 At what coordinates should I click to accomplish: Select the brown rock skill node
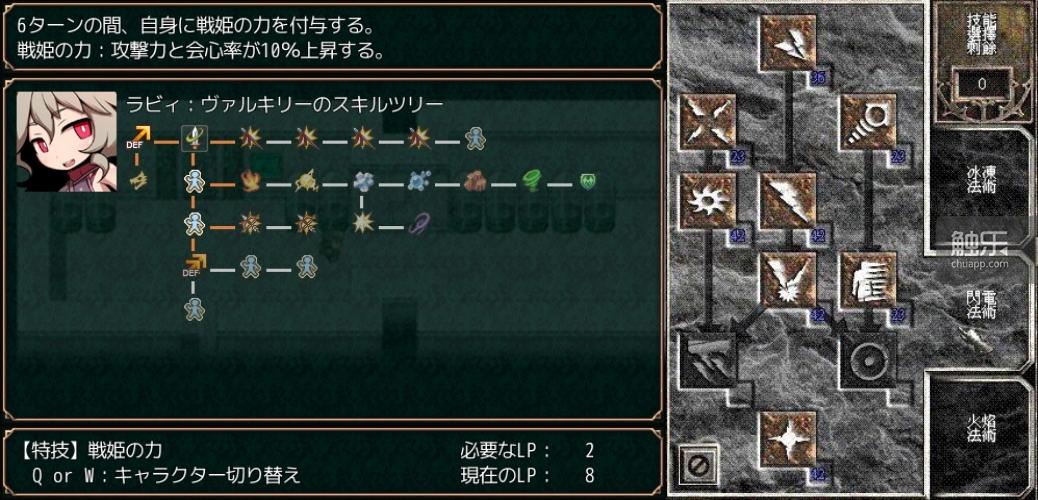click(x=475, y=181)
